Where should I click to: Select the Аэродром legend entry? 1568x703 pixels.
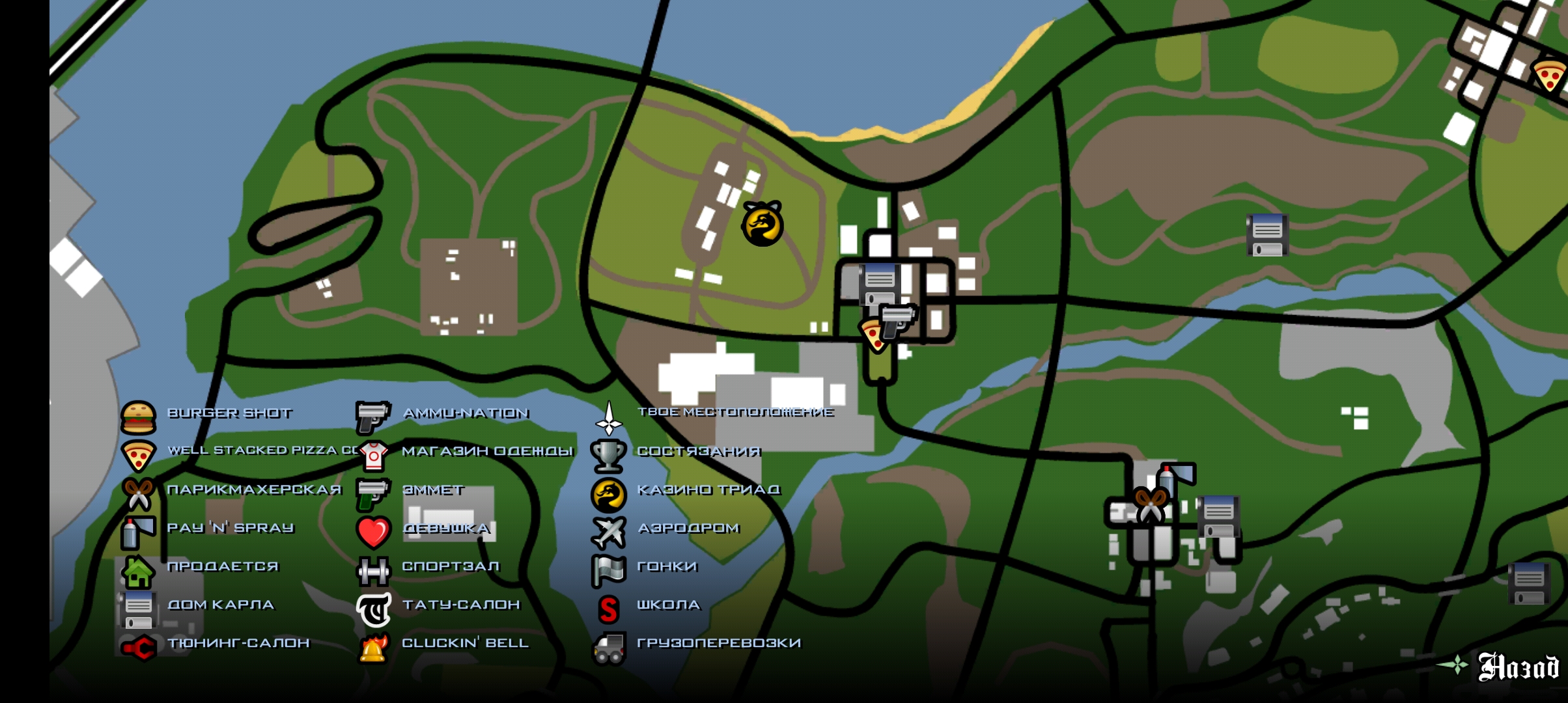coord(688,528)
